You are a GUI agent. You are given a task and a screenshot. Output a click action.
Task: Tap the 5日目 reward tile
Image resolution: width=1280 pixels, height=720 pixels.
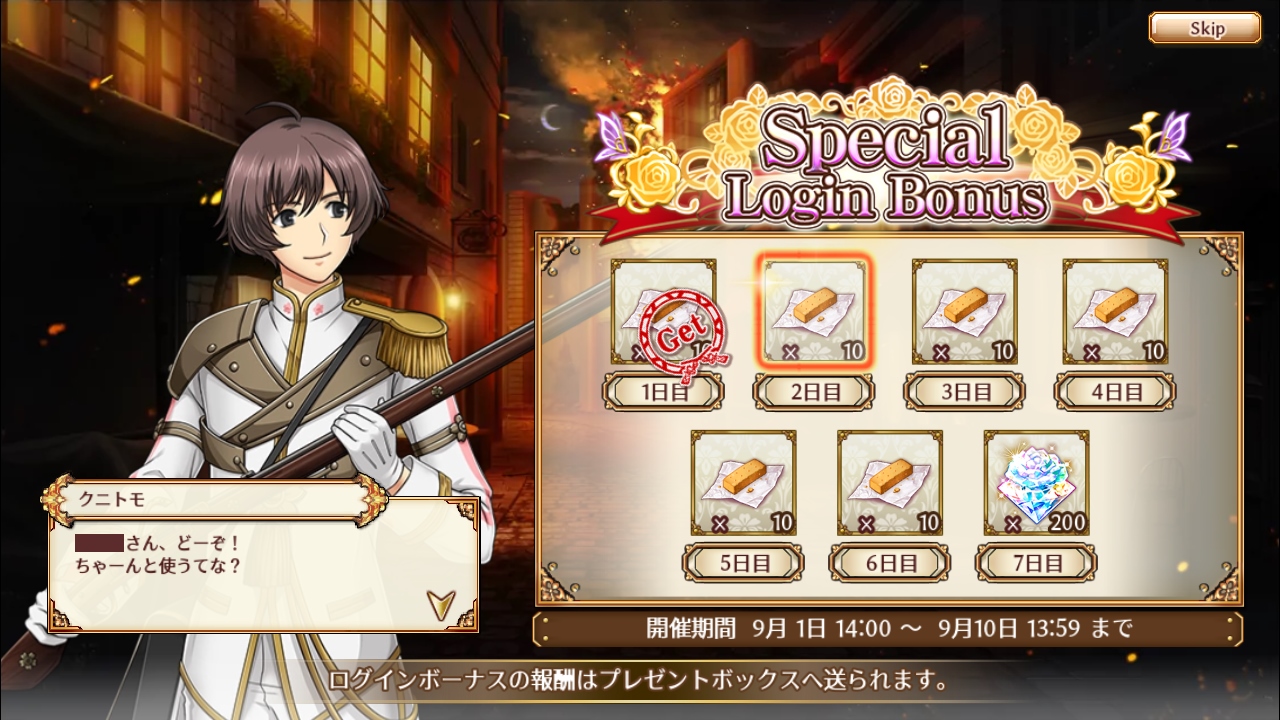click(x=743, y=482)
